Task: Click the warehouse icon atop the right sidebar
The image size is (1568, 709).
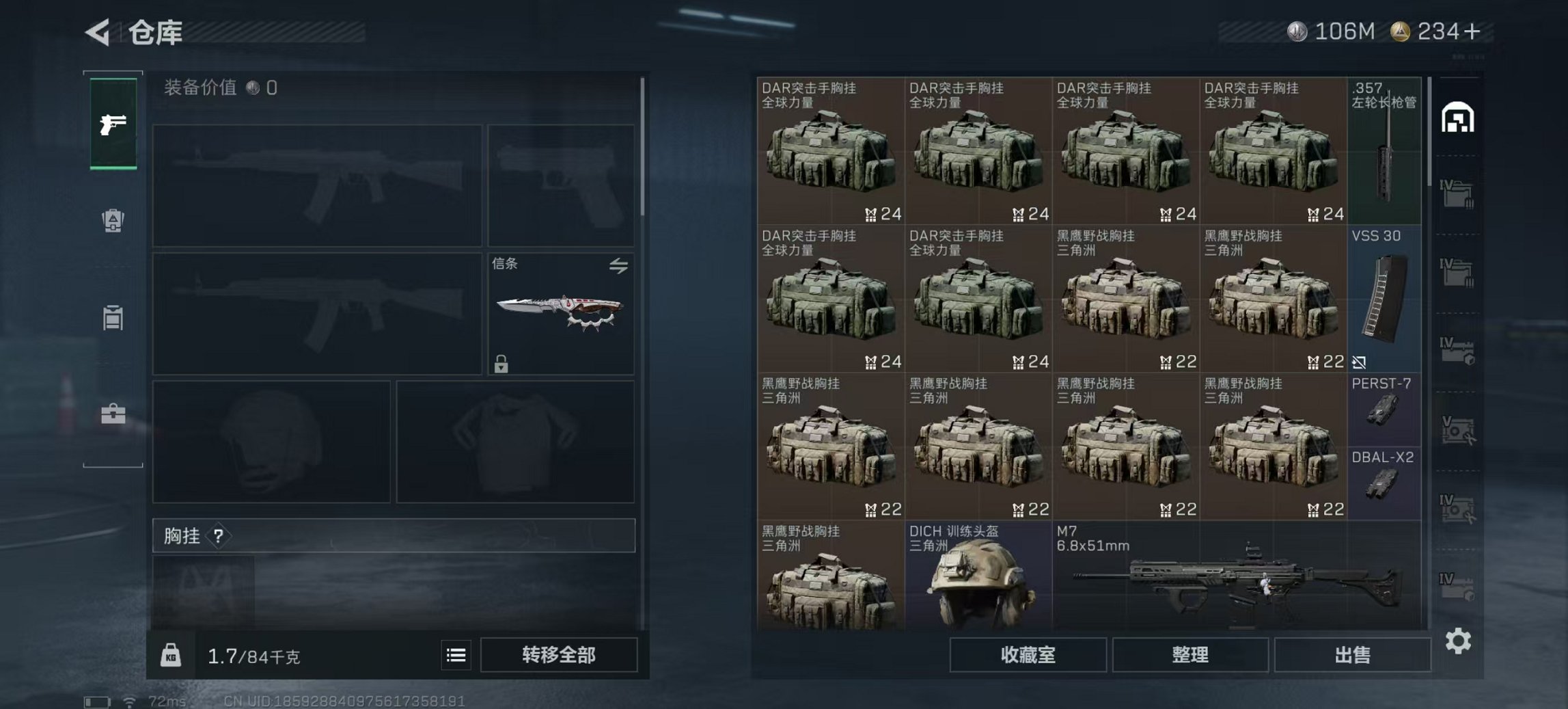Action: 1458,116
